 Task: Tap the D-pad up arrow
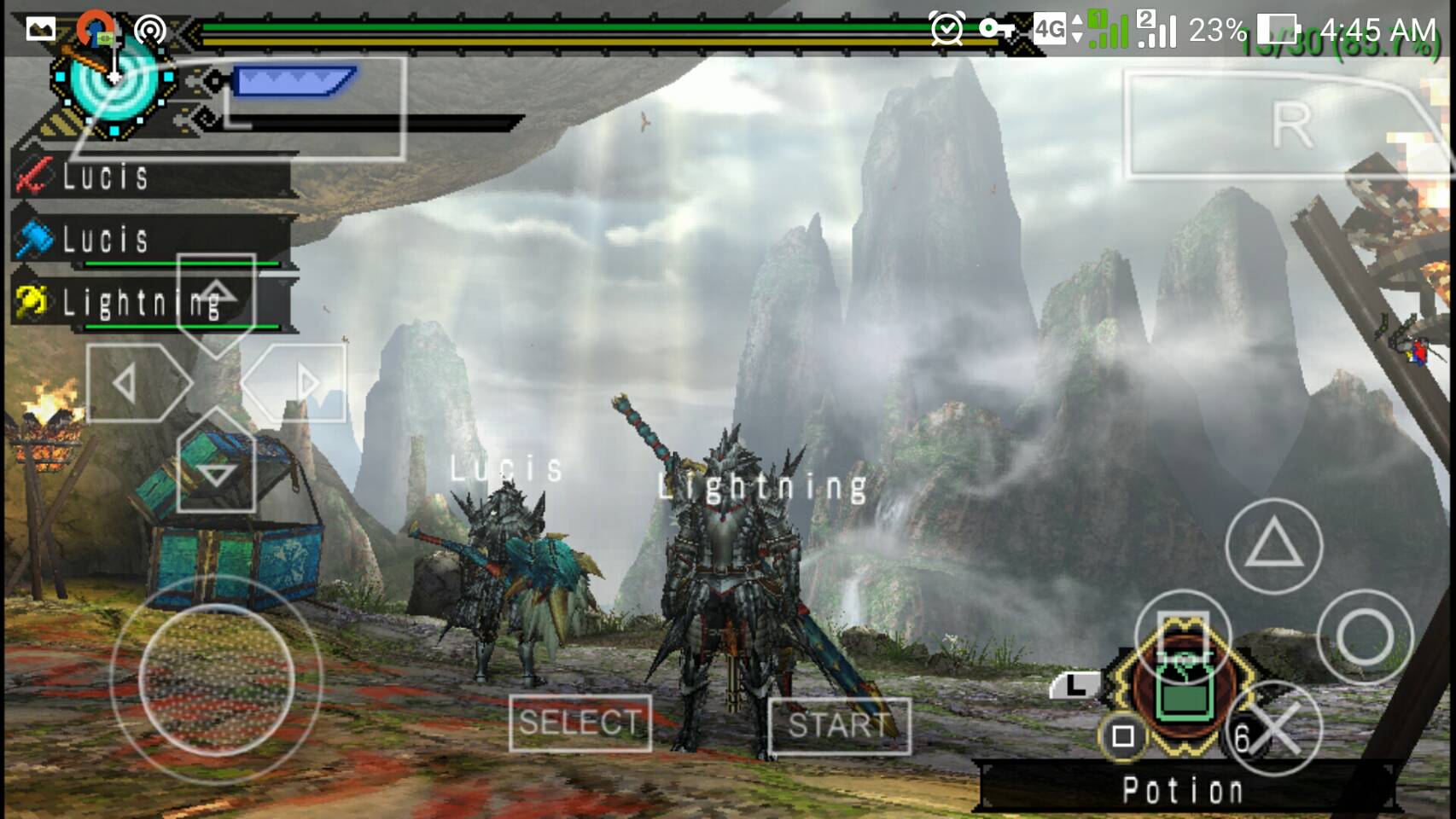pyautogui.click(x=216, y=294)
